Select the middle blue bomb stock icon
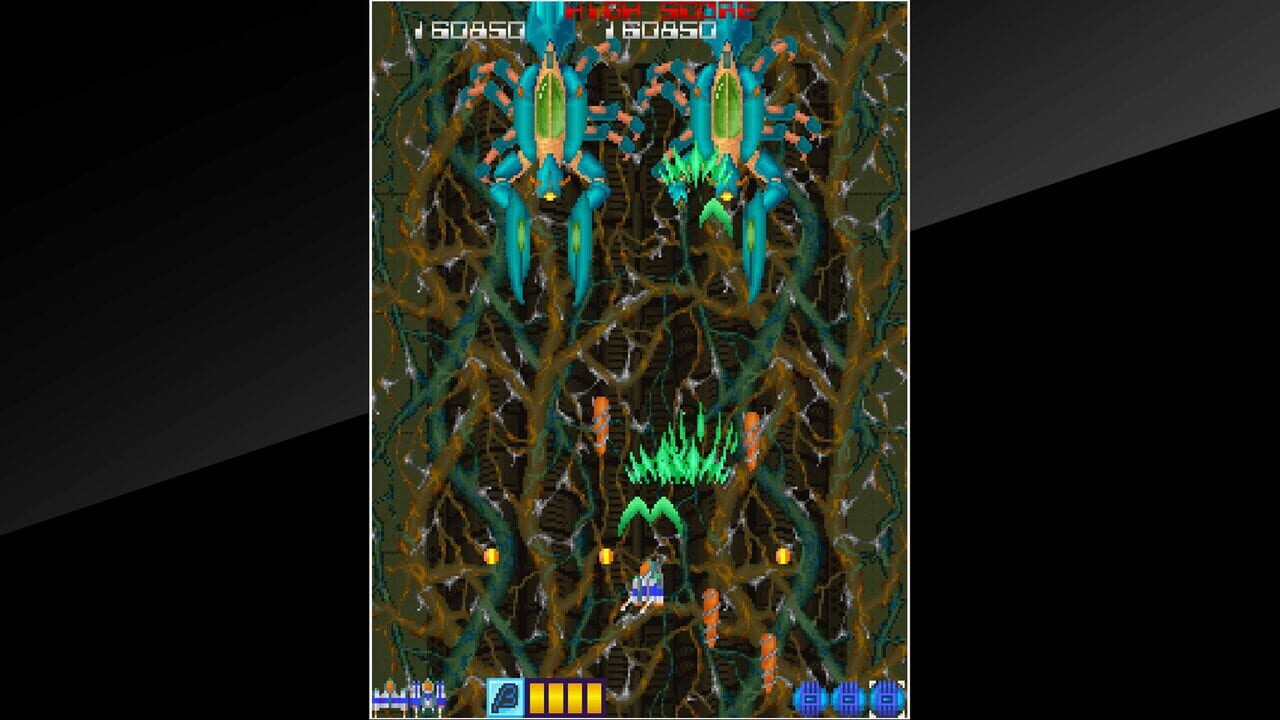Screen dimensions: 1280x720 coord(849,698)
